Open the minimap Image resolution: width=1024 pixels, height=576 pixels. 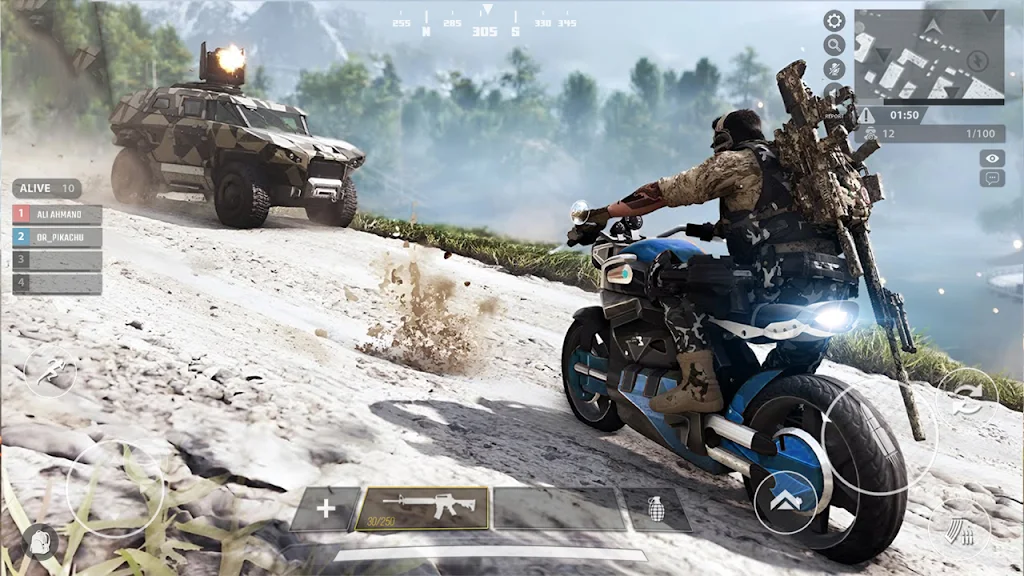pyautogui.click(x=929, y=56)
